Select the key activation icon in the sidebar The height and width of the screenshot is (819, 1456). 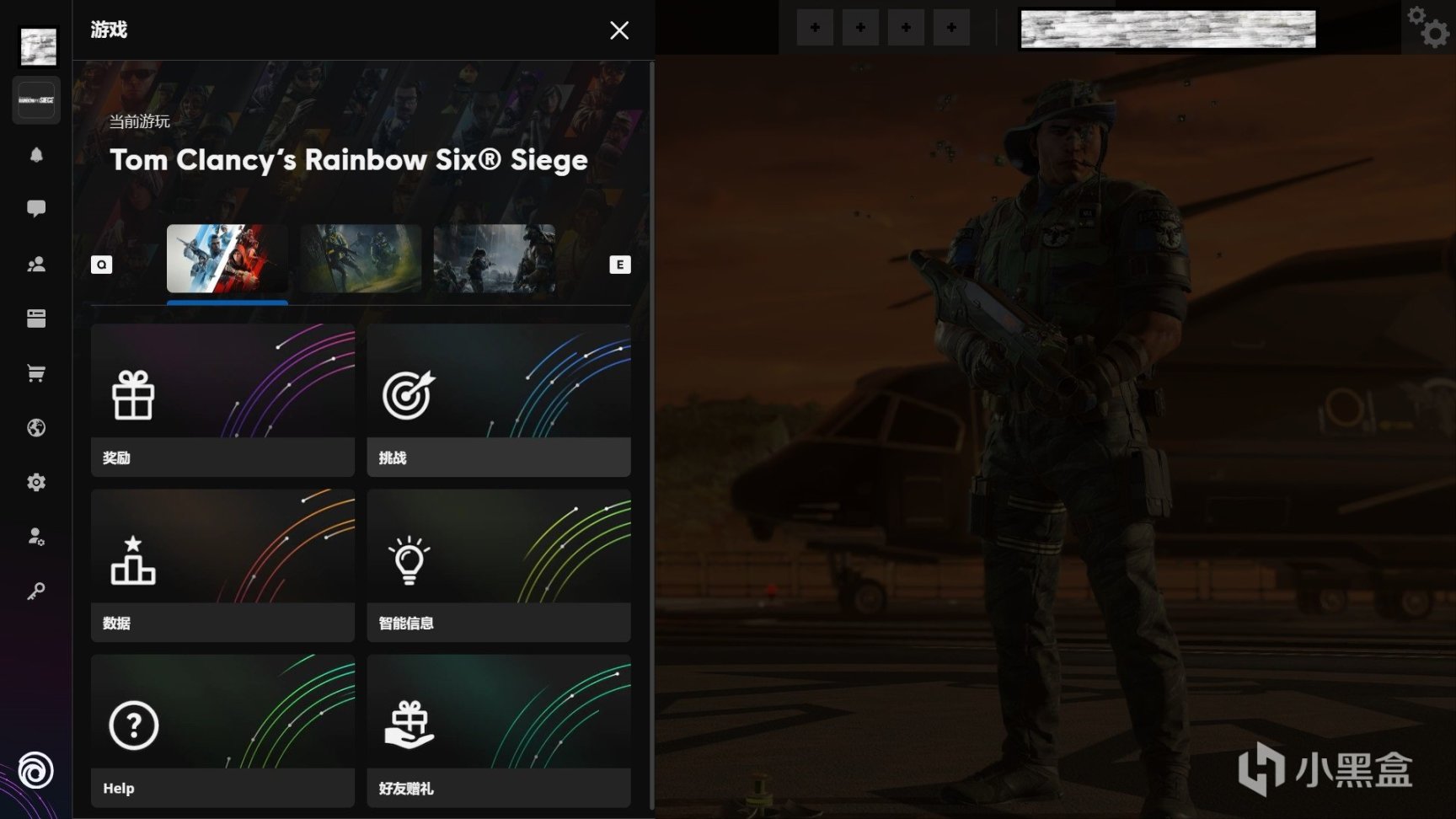tap(35, 591)
